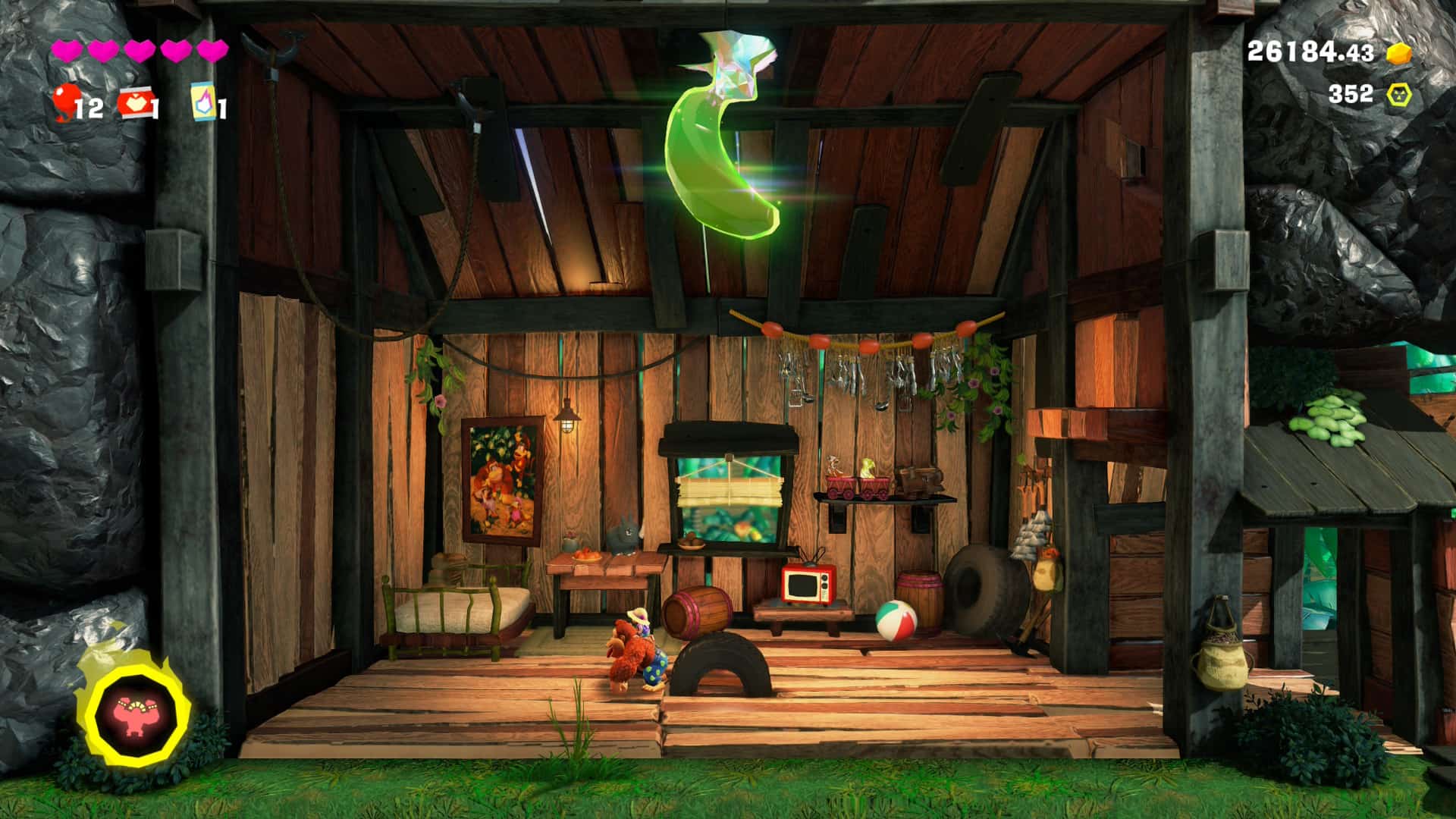Image resolution: width=1456 pixels, height=819 pixels.
Task: Click the gold nugget currency icon
Action: click(1399, 52)
